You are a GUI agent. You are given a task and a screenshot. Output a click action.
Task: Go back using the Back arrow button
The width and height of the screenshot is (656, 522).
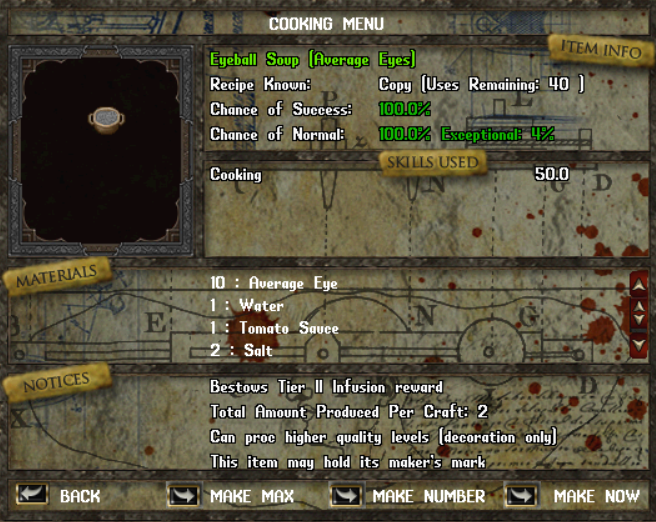coord(32,495)
